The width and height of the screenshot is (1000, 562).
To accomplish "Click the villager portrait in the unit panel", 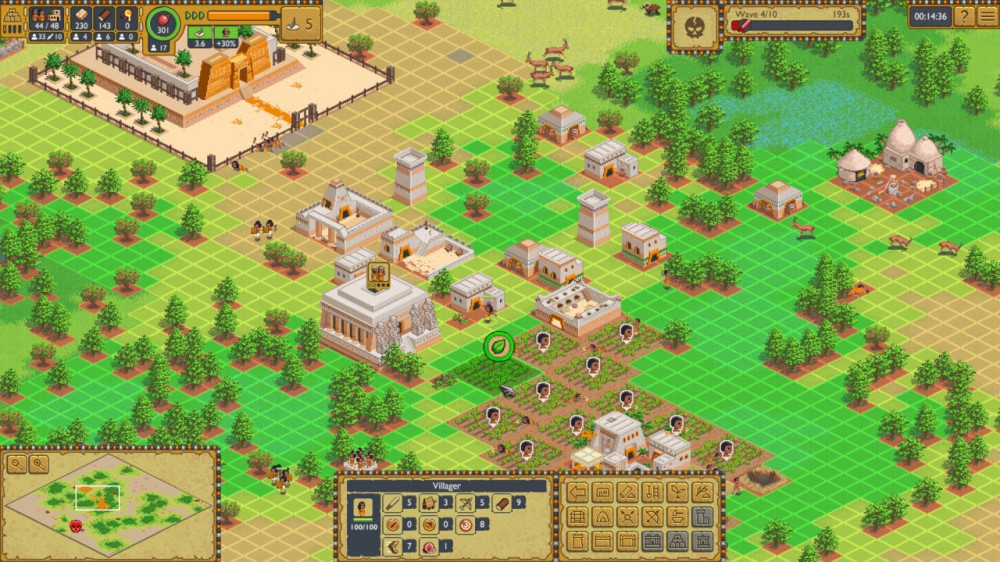I will [x=363, y=508].
